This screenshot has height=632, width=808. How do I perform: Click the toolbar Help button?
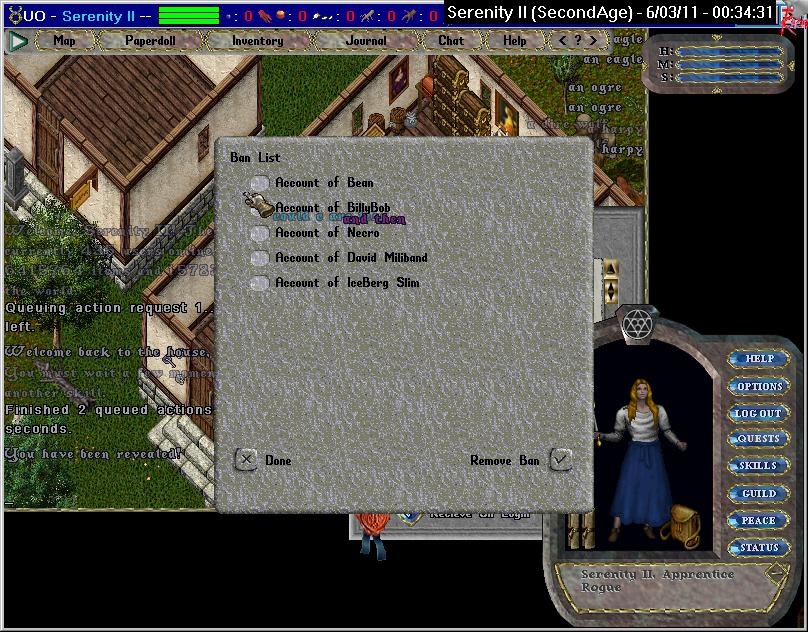514,41
